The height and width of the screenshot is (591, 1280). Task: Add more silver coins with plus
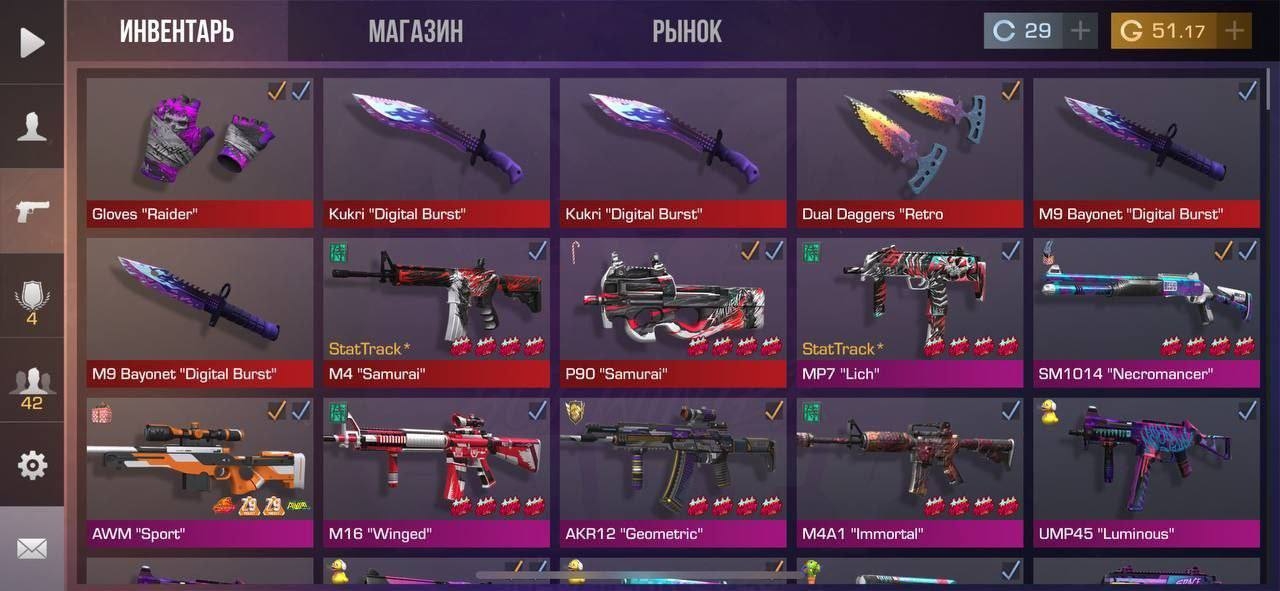pos(1080,31)
